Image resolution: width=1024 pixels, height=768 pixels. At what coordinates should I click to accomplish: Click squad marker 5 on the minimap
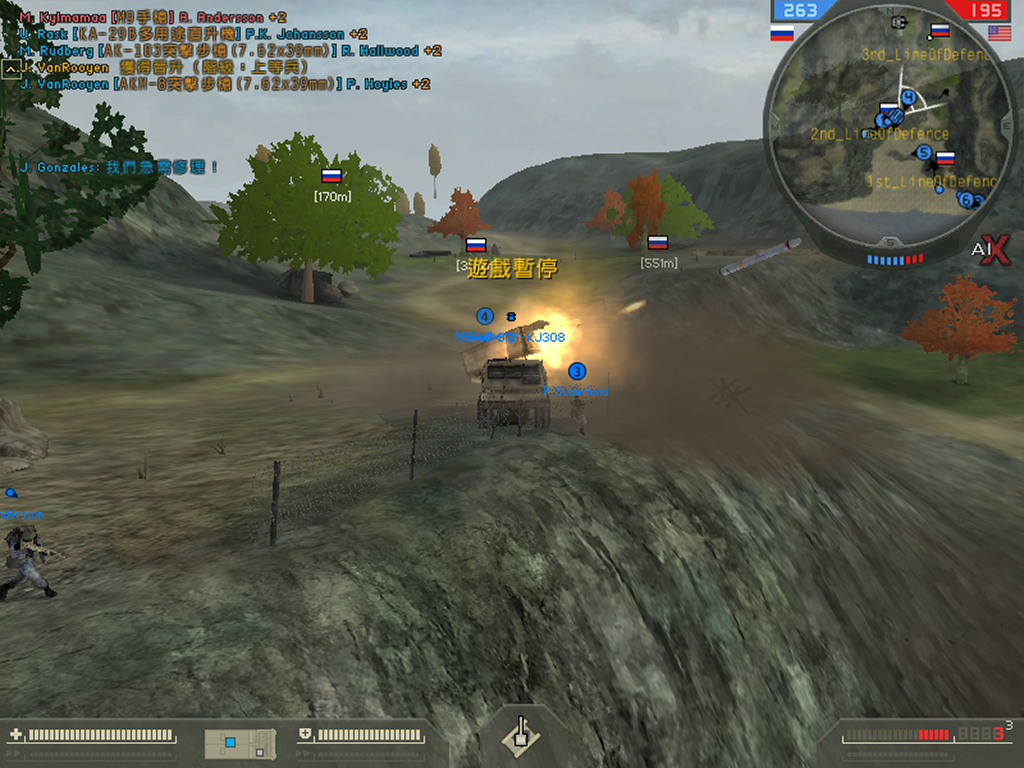pos(924,153)
